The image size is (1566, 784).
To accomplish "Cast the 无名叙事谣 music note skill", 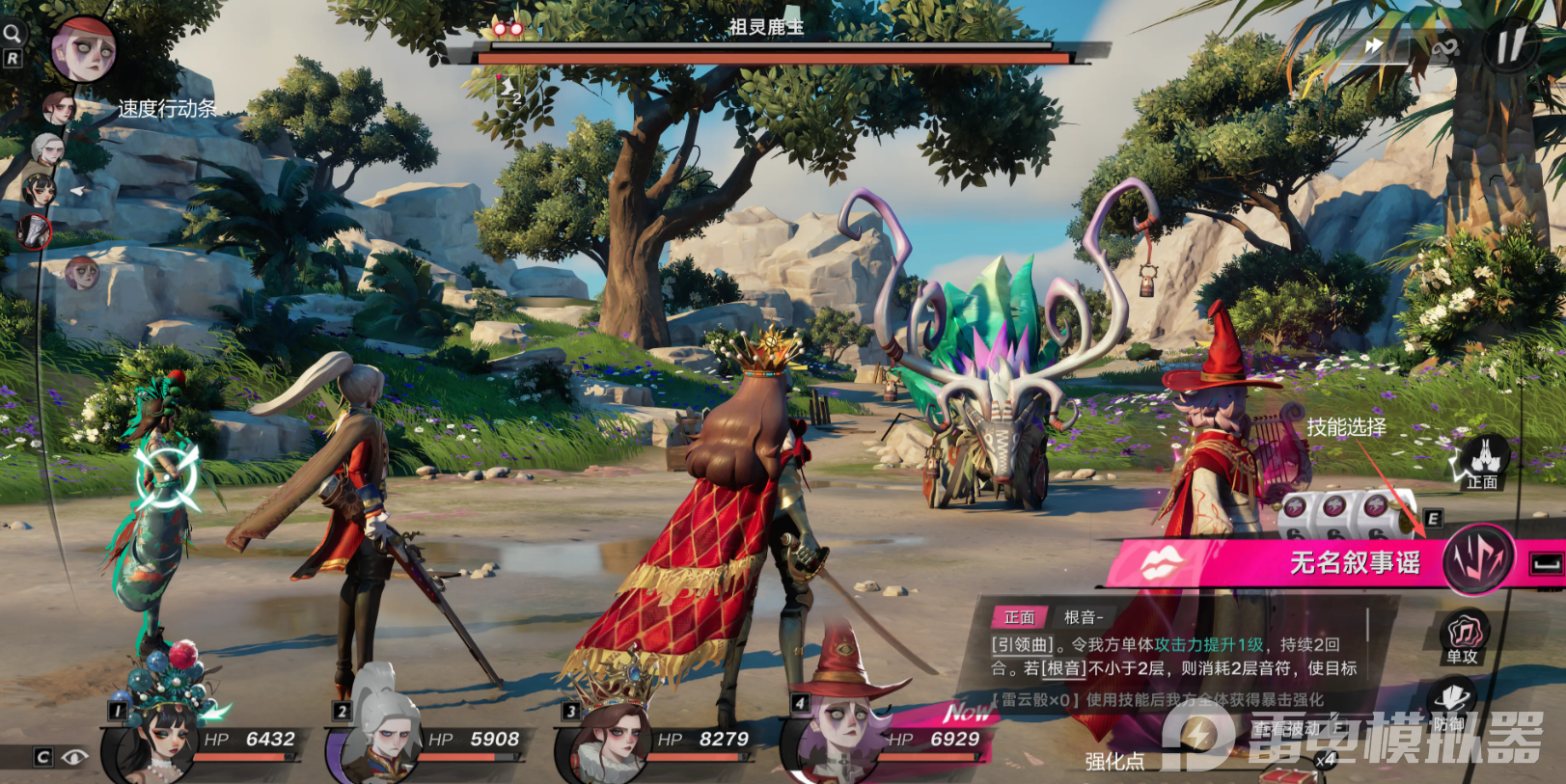I will coord(1477,560).
